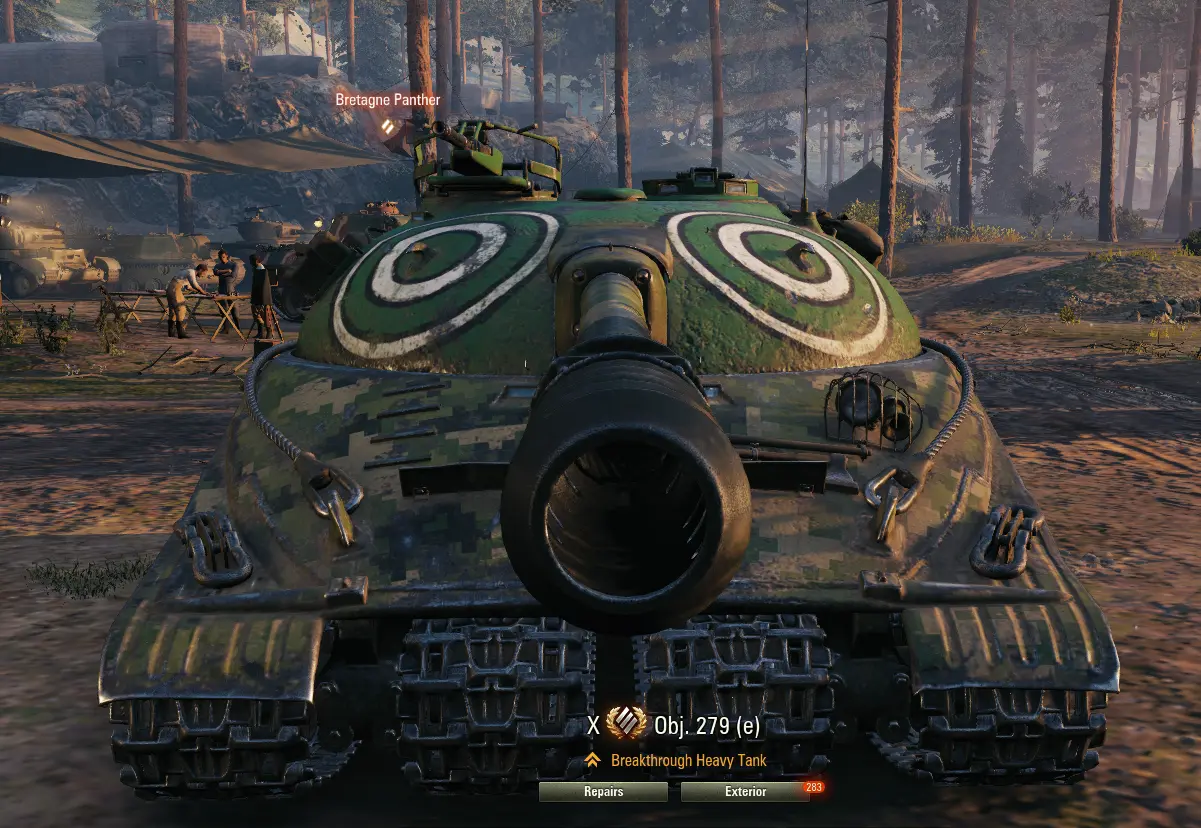1201x828 pixels.
Task: Open the Repairs button
Action: tap(603, 792)
